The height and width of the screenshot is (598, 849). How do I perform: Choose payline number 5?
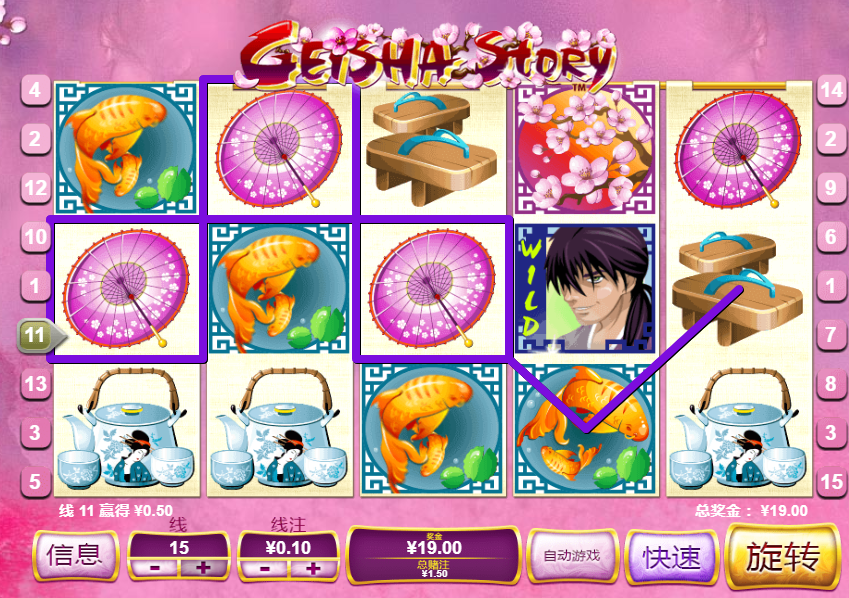34,483
